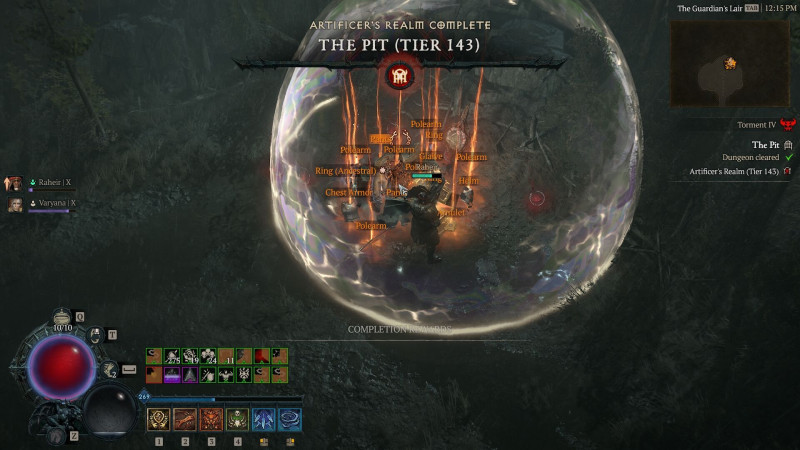Pick up the Chest Armor loot label
The image size is (800, 450).
pyautogui.click(x=349, y=192)
